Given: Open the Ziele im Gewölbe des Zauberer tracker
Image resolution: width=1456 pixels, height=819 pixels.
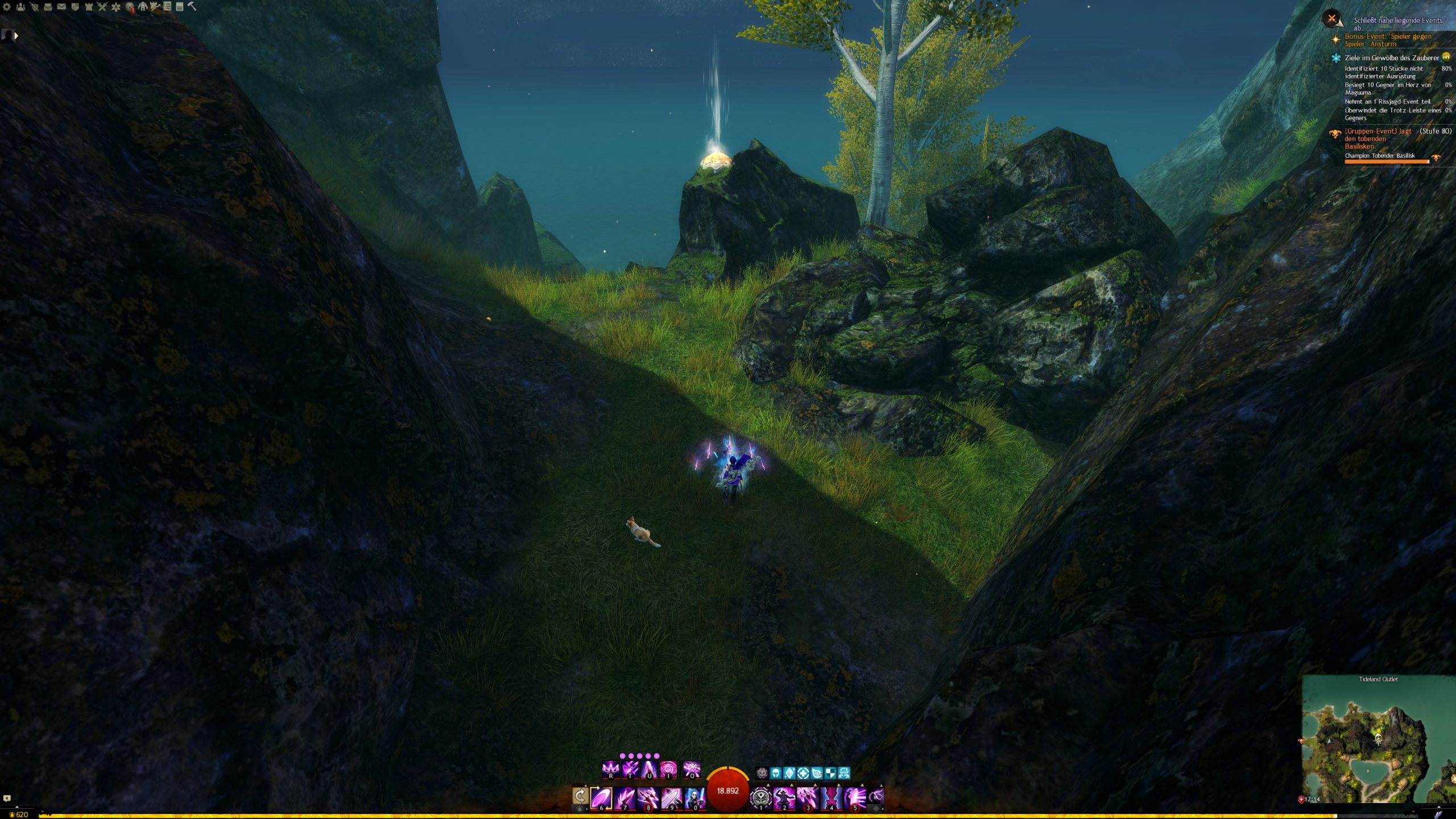Looking at the screenshot, I should [x=1391, y=57].
